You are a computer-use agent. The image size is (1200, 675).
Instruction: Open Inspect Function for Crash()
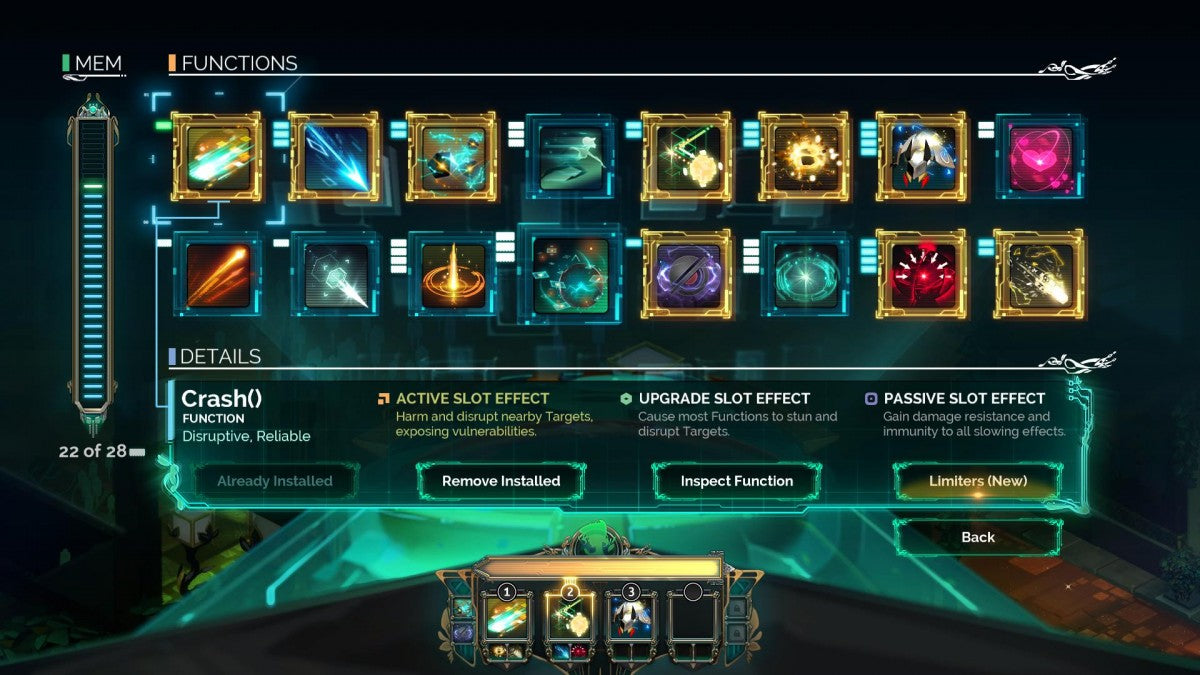(x=736, y=481)
